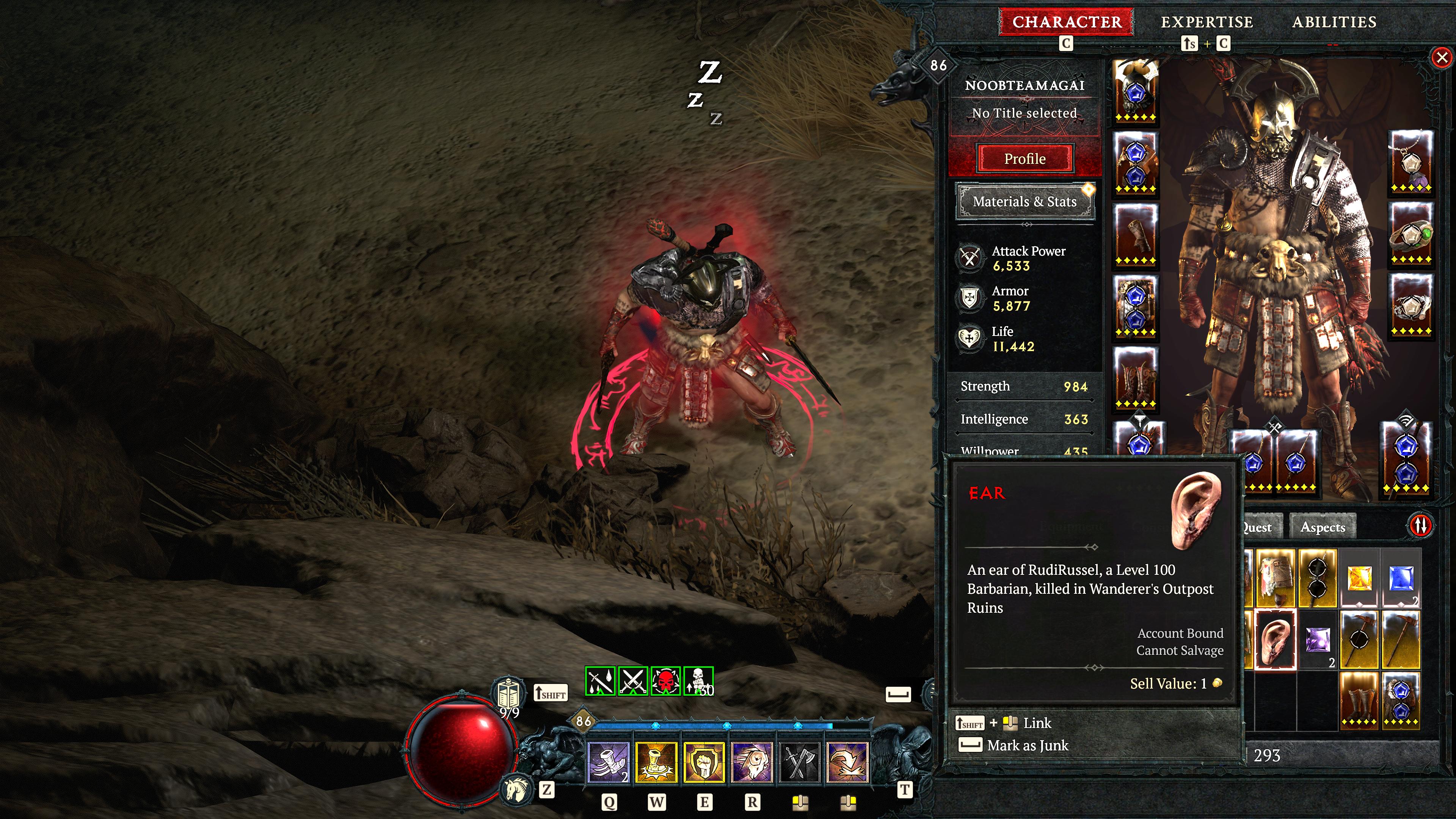The image size is (1456, 819).
Task: Select the purple amethyst gem stack
Action: pos(1318,640)
